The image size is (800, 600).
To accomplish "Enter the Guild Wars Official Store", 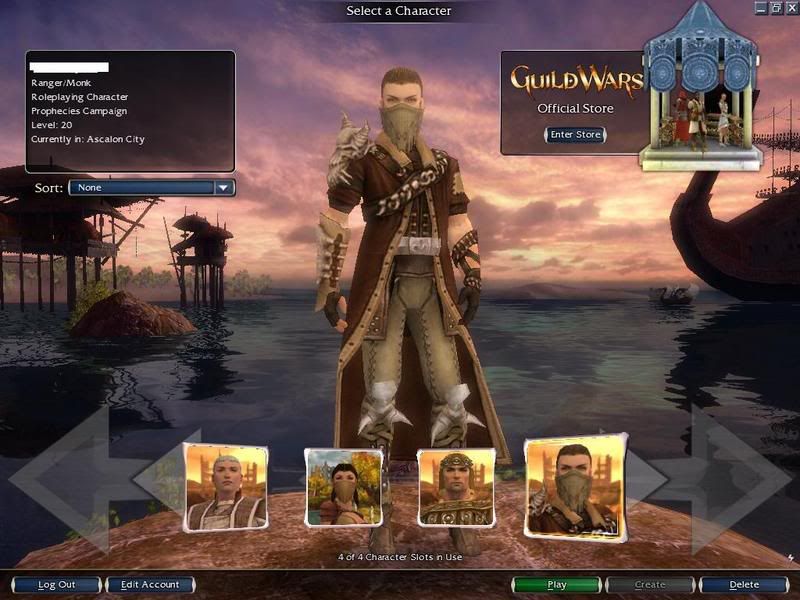I will click(575, 135).
